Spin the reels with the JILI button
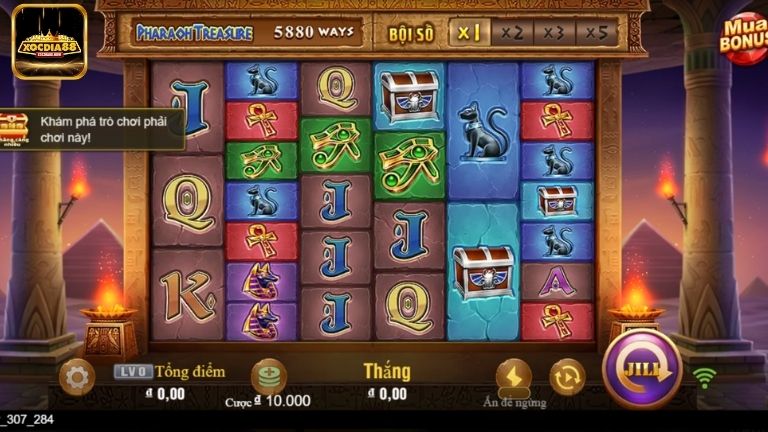 pos(641,368)
